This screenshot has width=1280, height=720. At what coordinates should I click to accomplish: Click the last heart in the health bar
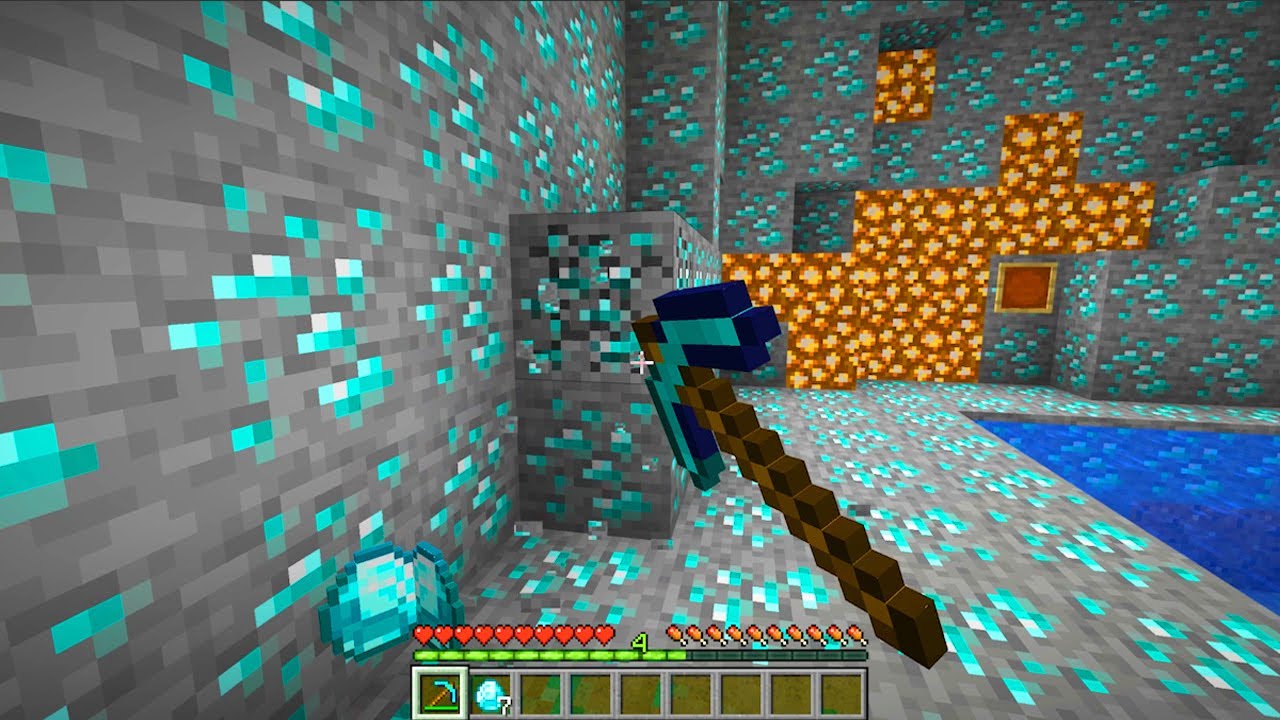click(604, 633)
